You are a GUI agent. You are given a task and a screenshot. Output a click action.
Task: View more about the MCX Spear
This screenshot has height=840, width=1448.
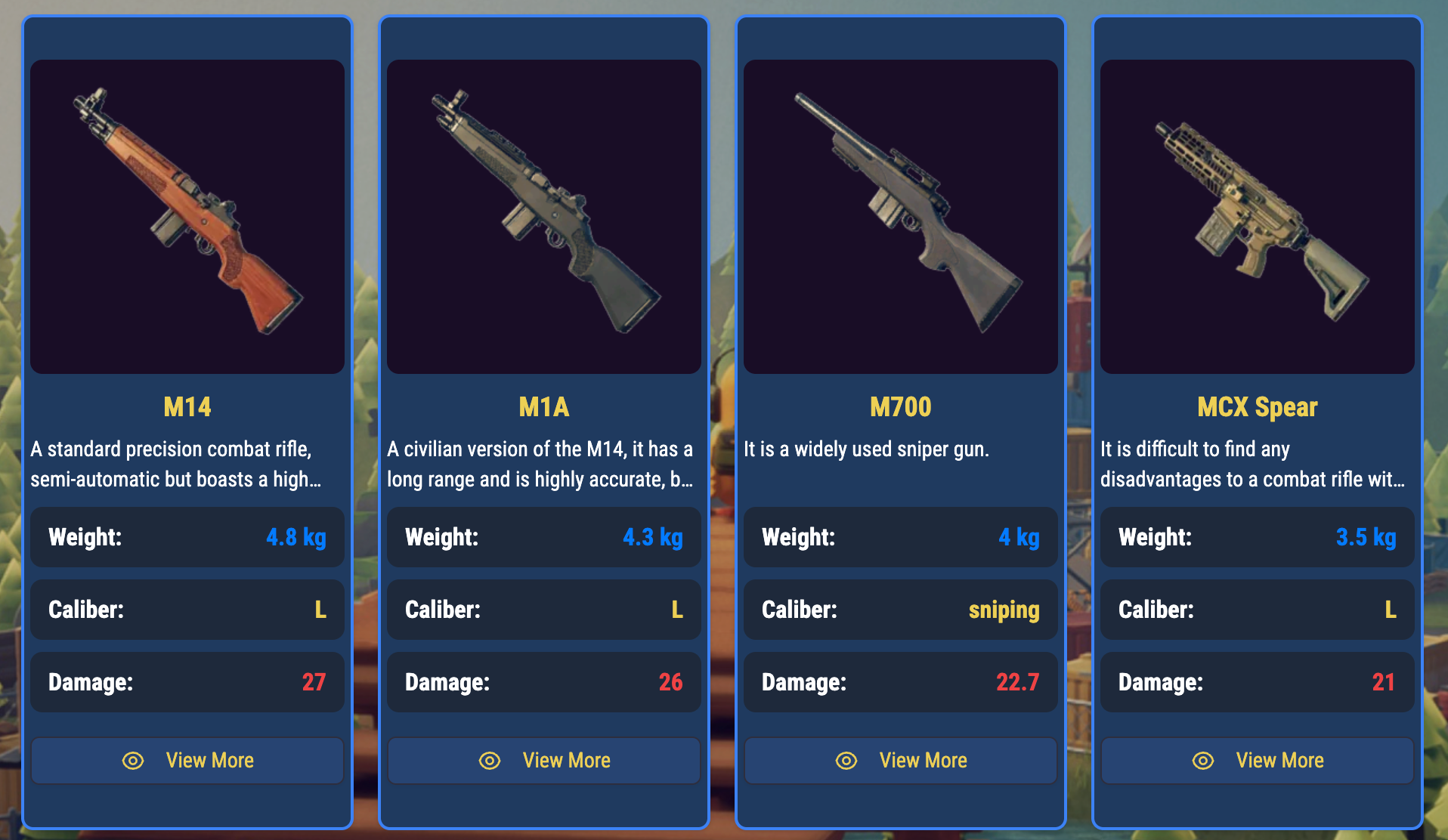click(x=1258, y=761)
